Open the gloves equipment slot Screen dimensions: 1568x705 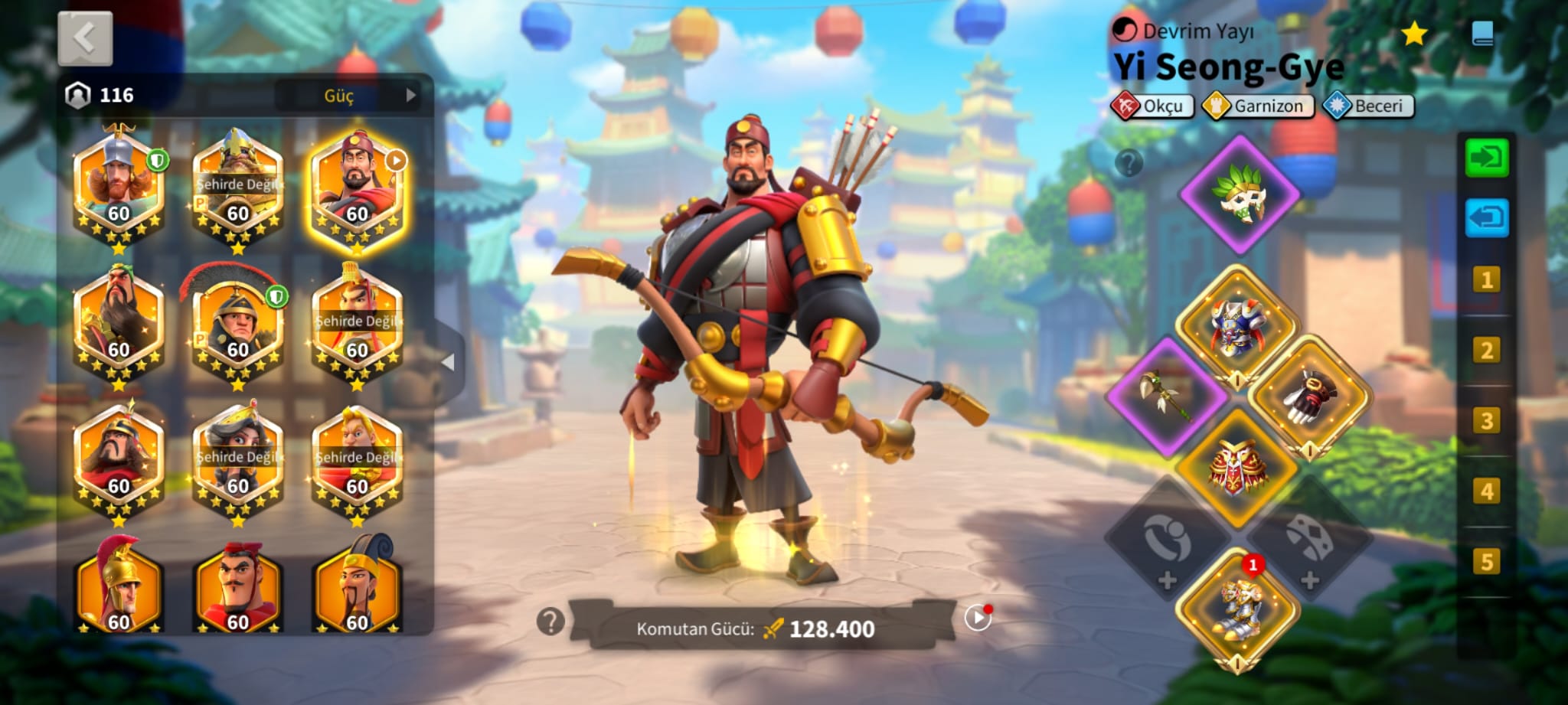[x=1309, y=395]
